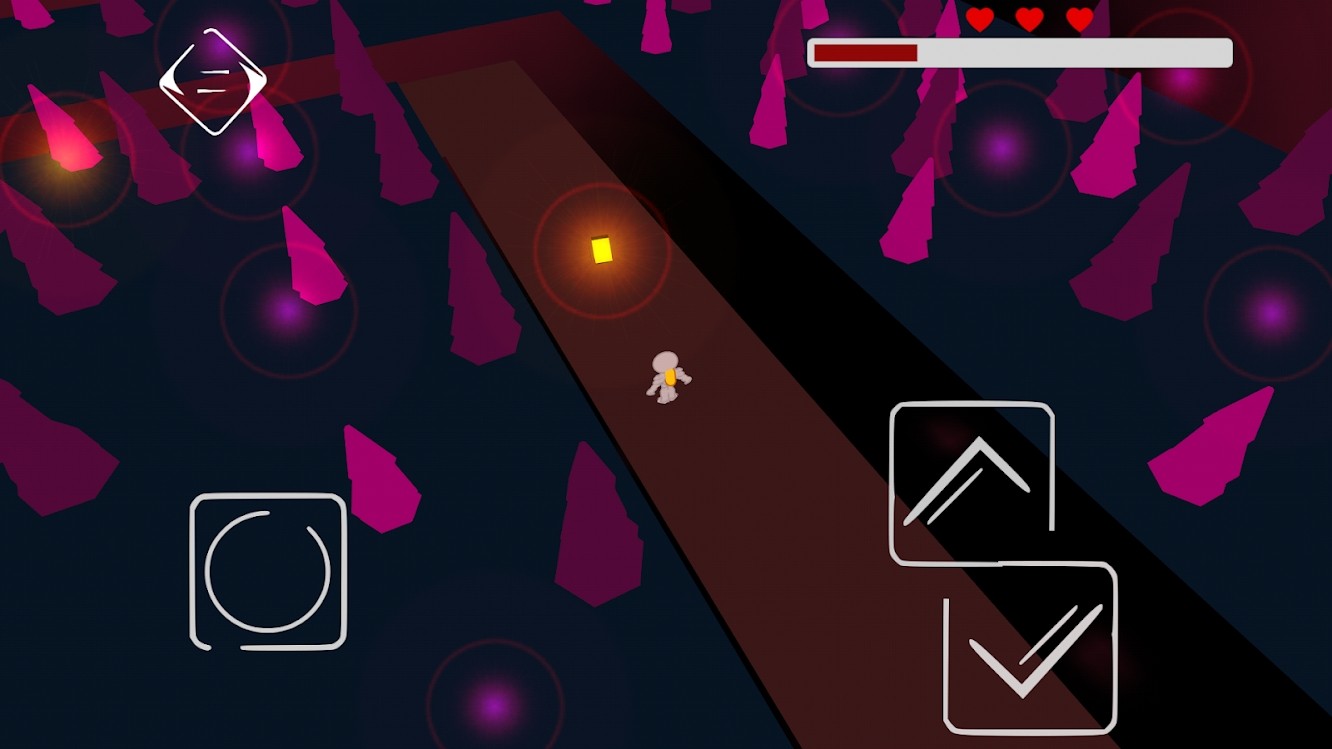This screenshot has height=749, width=1332.
Task: Open the diamond-shaped pause menu button
Action: 212,81
